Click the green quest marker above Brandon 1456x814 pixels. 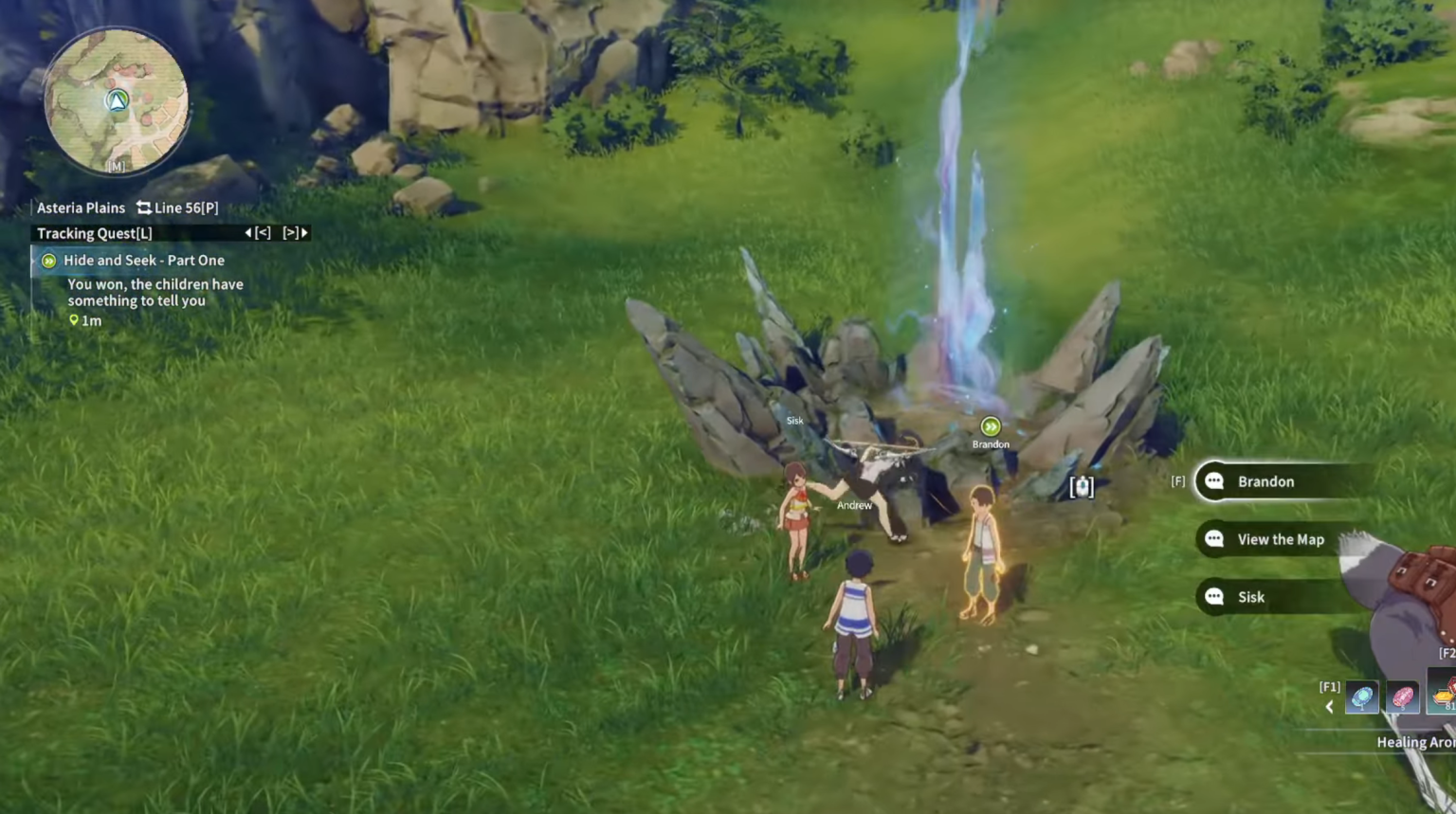click(x=991, y=427)
